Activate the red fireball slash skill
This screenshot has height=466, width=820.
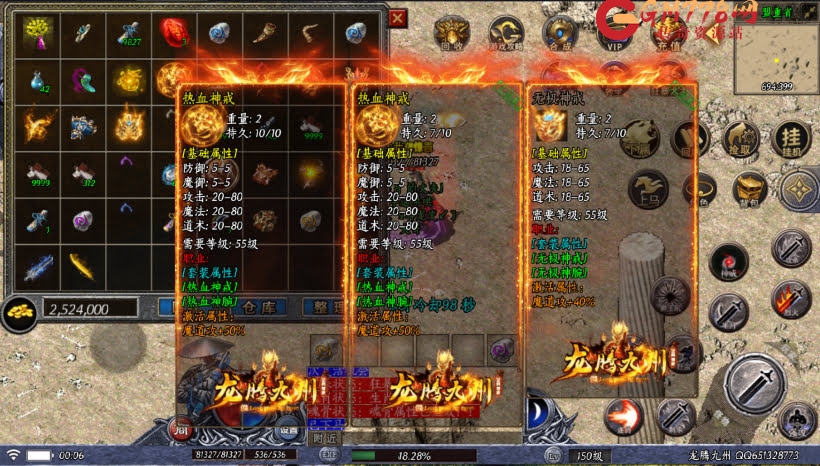click(x=624, y=416)
